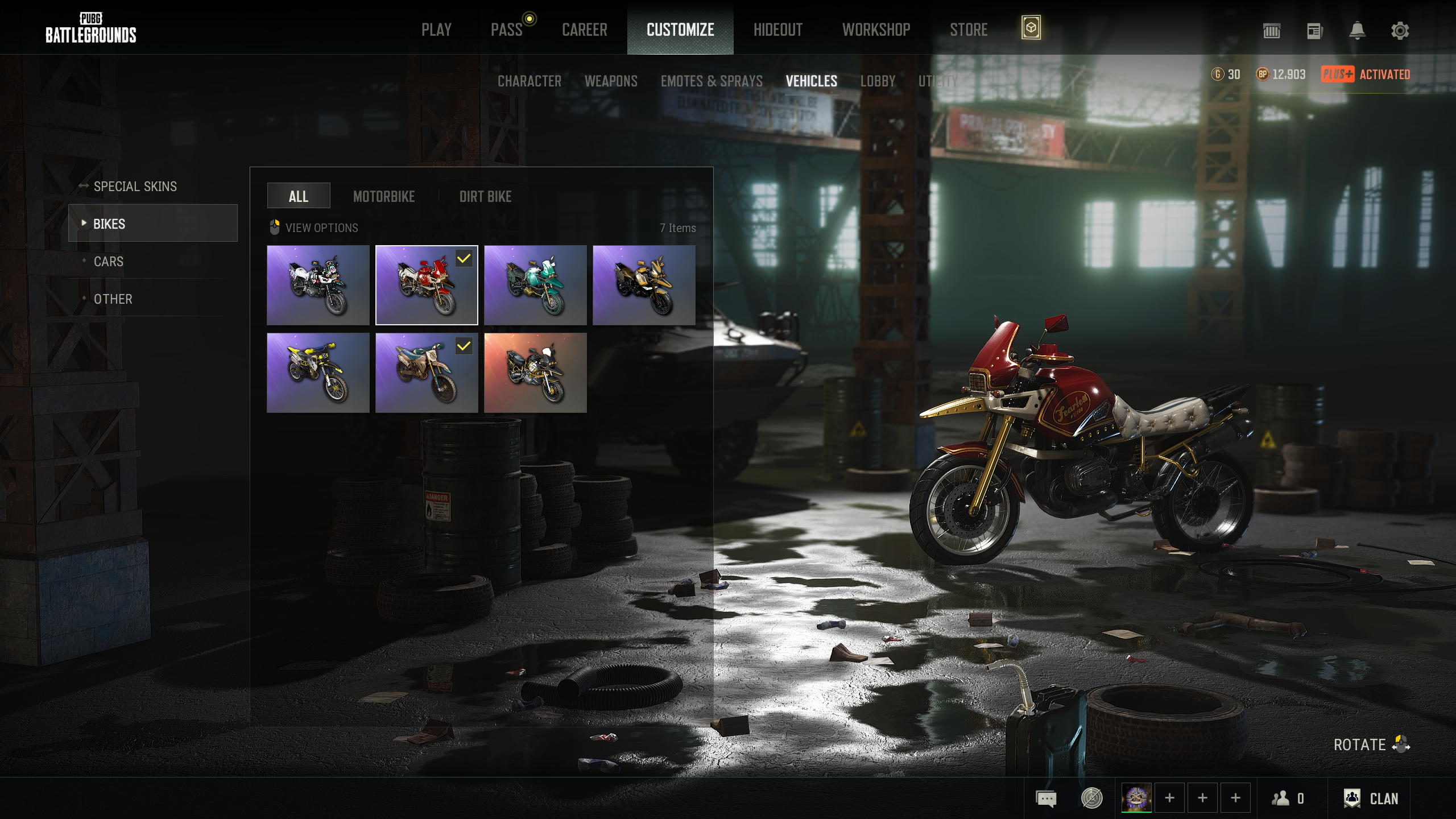Viewport: 1456px width, 819px height.
Task: Pick the gold and black motorbike skin
Action: pyautogui.click(x=644, y=286)
